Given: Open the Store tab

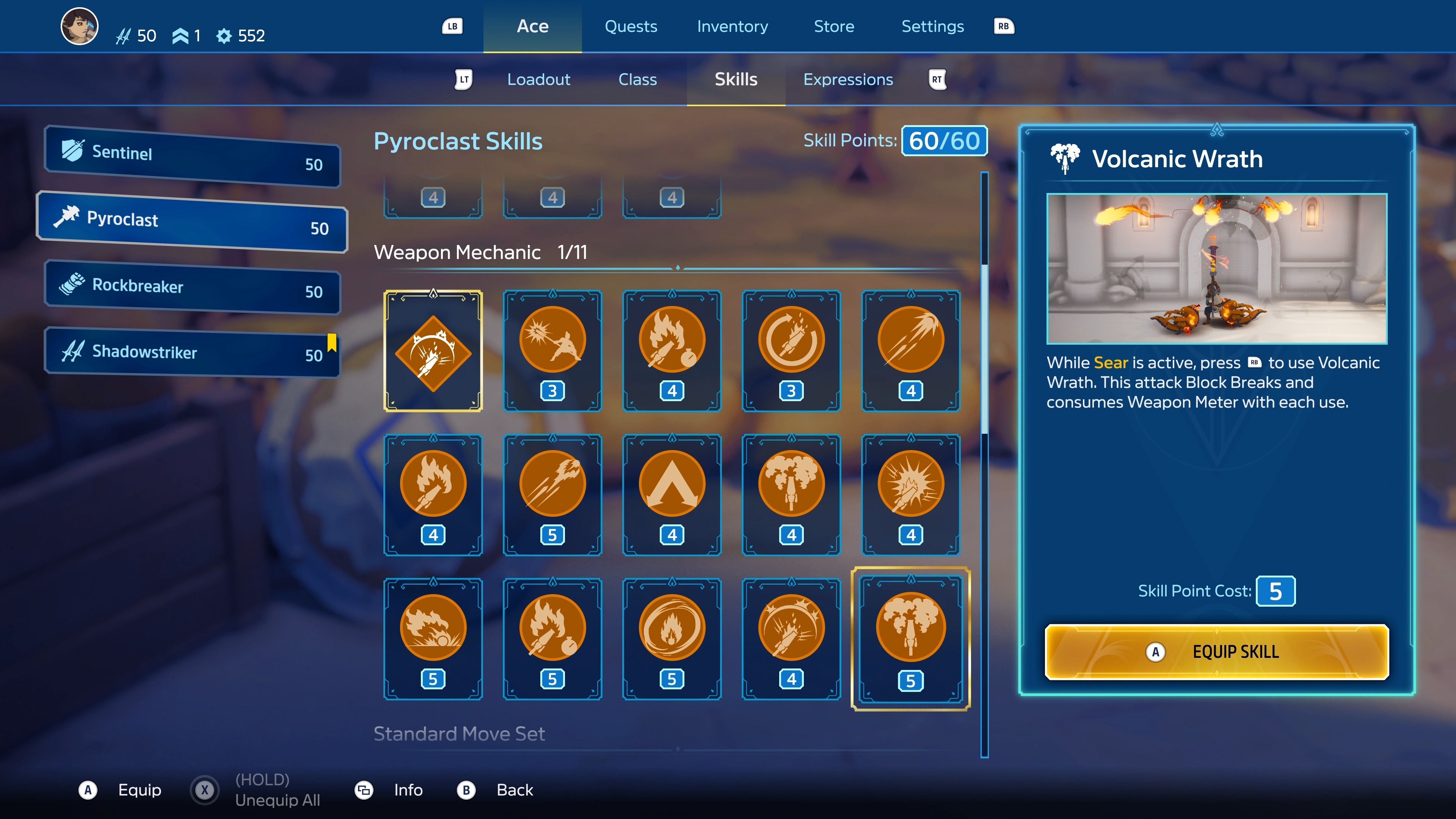Looking at the screenshot, I should click(834, 27).
